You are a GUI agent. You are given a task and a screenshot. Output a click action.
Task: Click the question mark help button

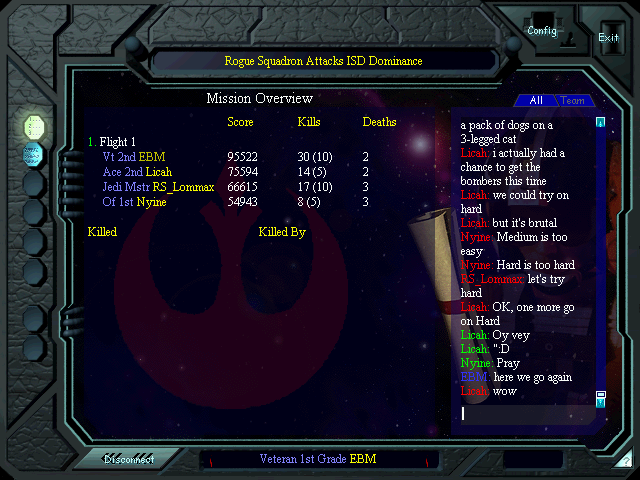coord(626,461)
